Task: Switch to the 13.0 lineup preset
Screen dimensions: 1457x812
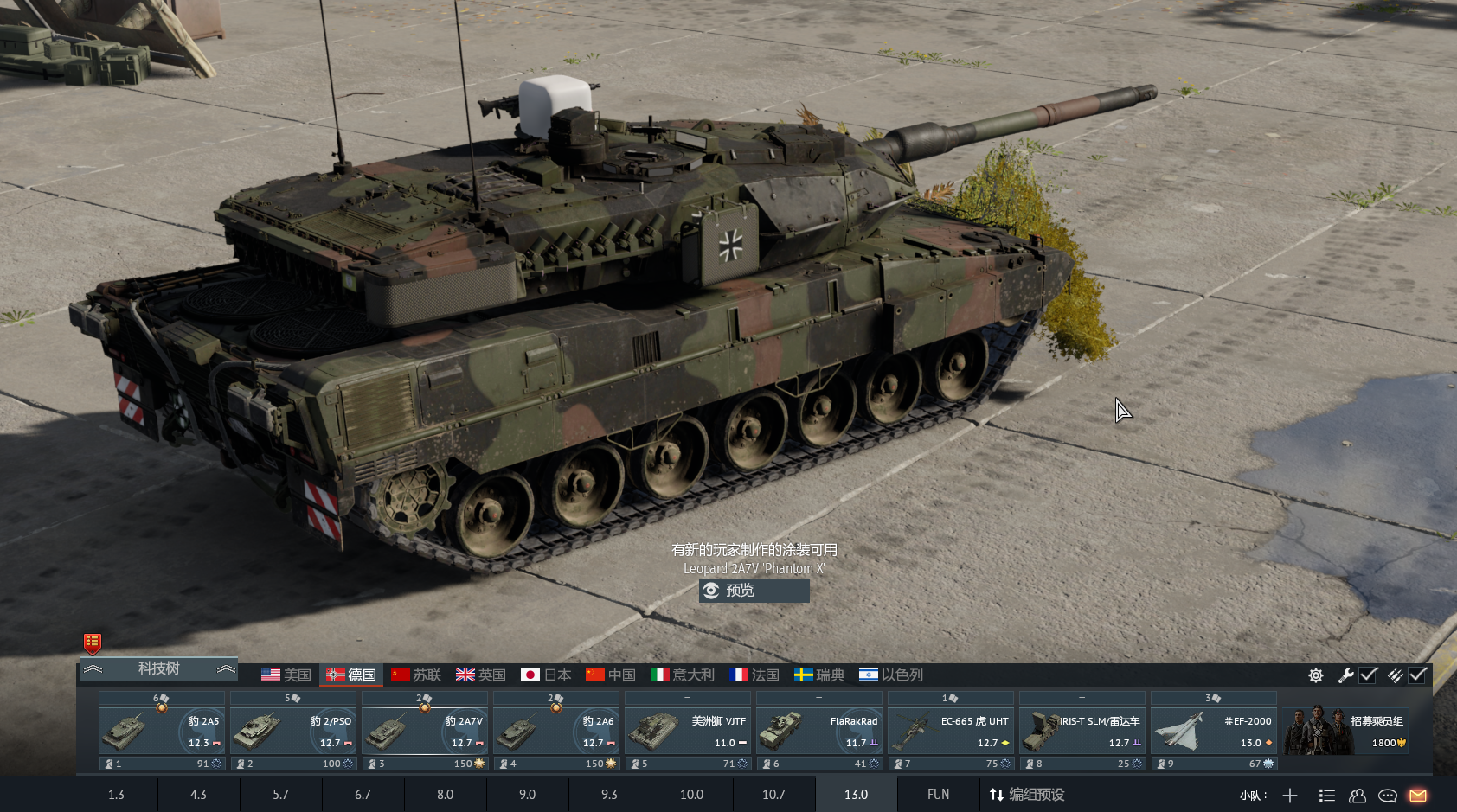Action: [856, 795]
